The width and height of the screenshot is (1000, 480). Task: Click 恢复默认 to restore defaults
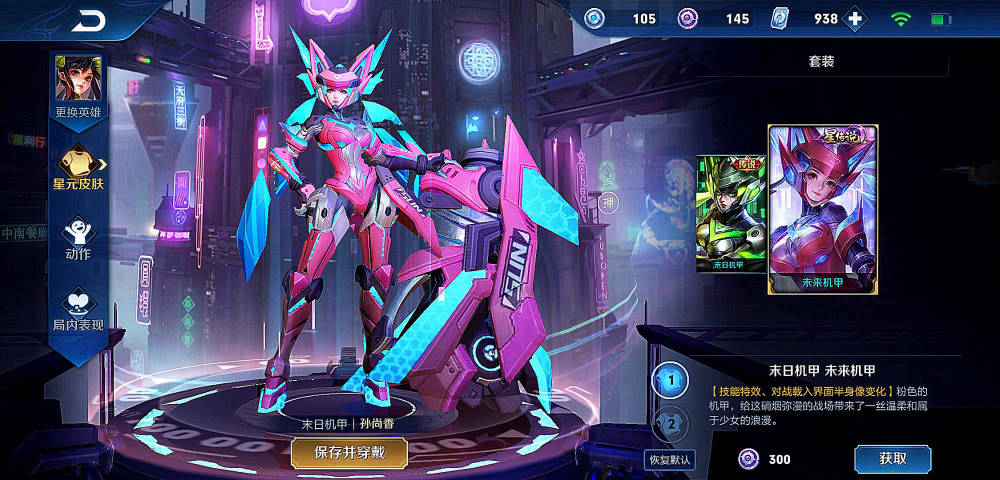click(669, 460)
